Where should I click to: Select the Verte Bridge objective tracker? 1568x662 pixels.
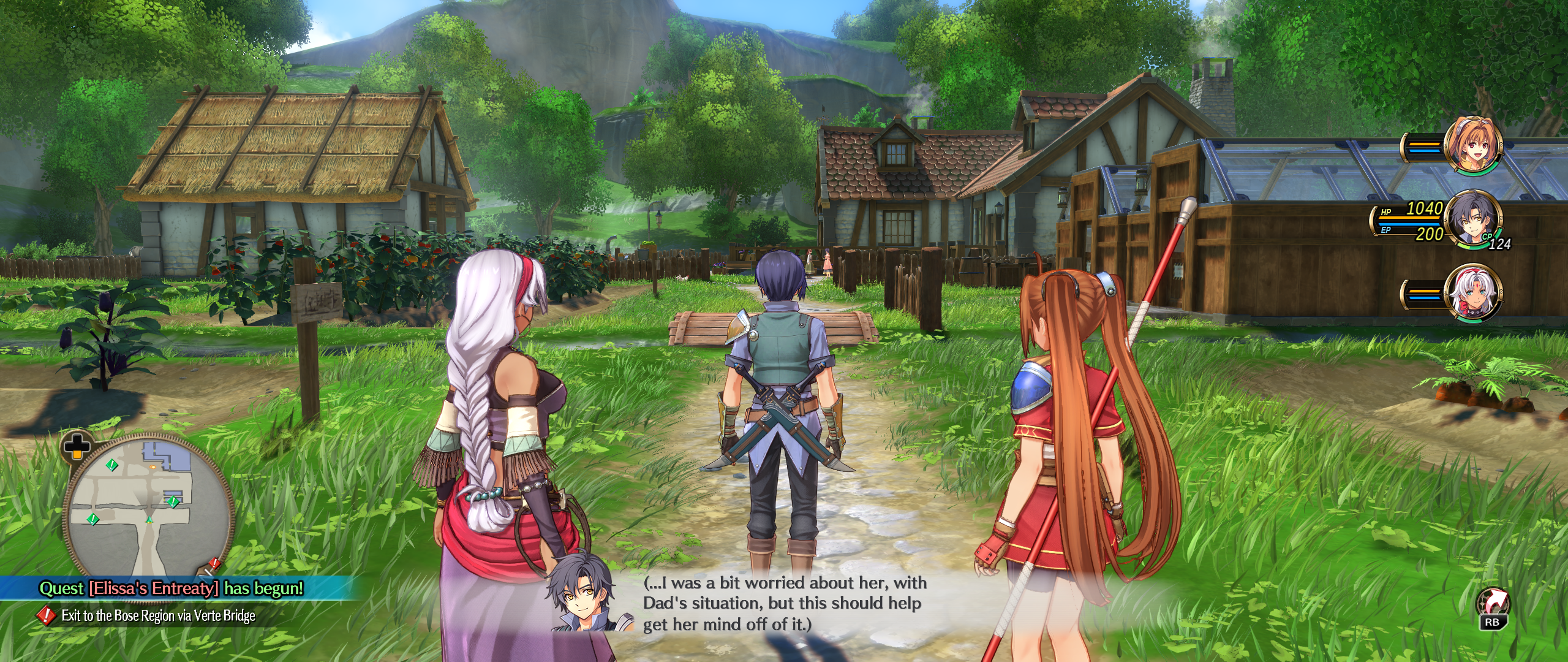click(x=158, y=615)
